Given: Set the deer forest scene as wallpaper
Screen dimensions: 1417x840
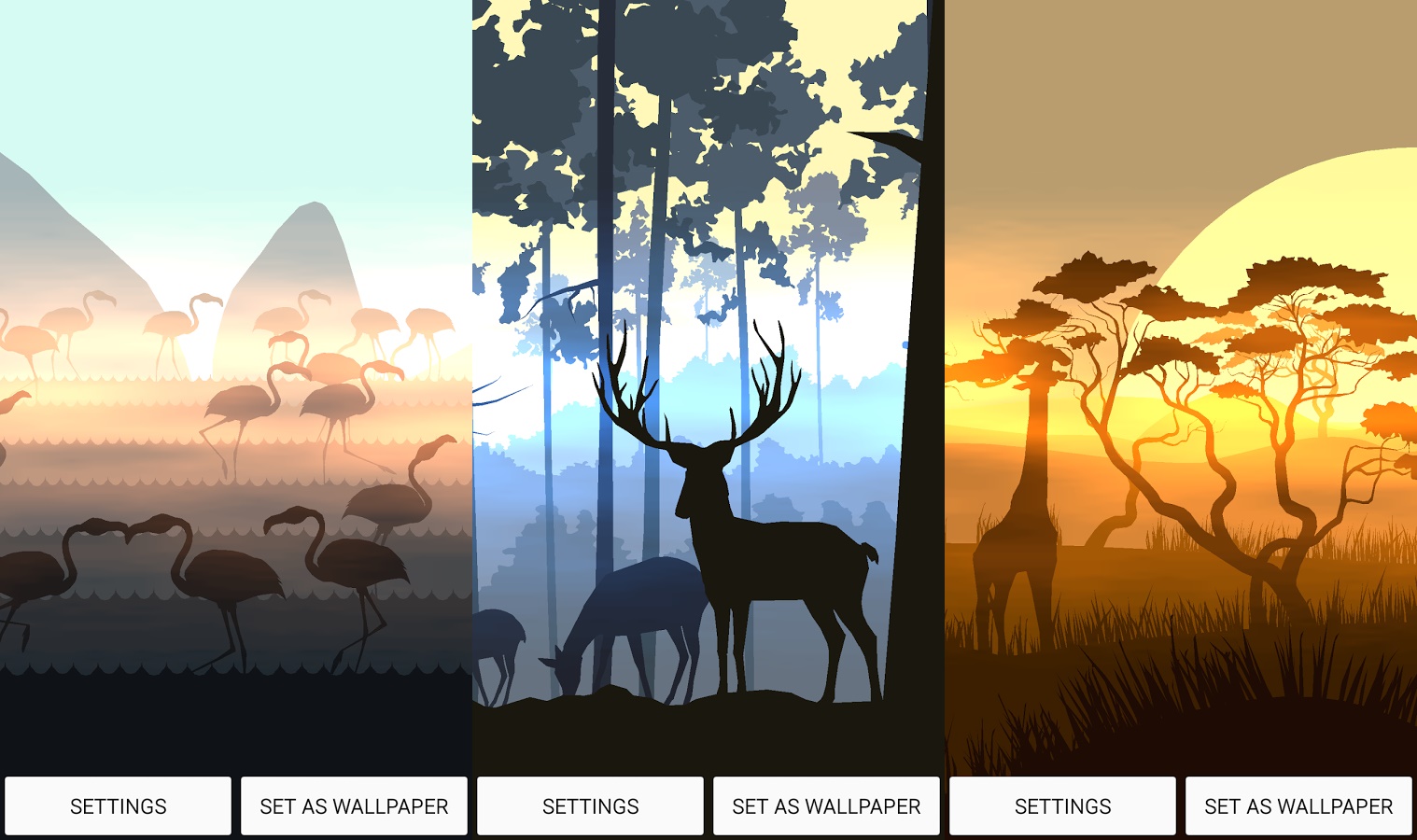Looking at the screenshot, I should pyautogui.click(x=825, y=805).
